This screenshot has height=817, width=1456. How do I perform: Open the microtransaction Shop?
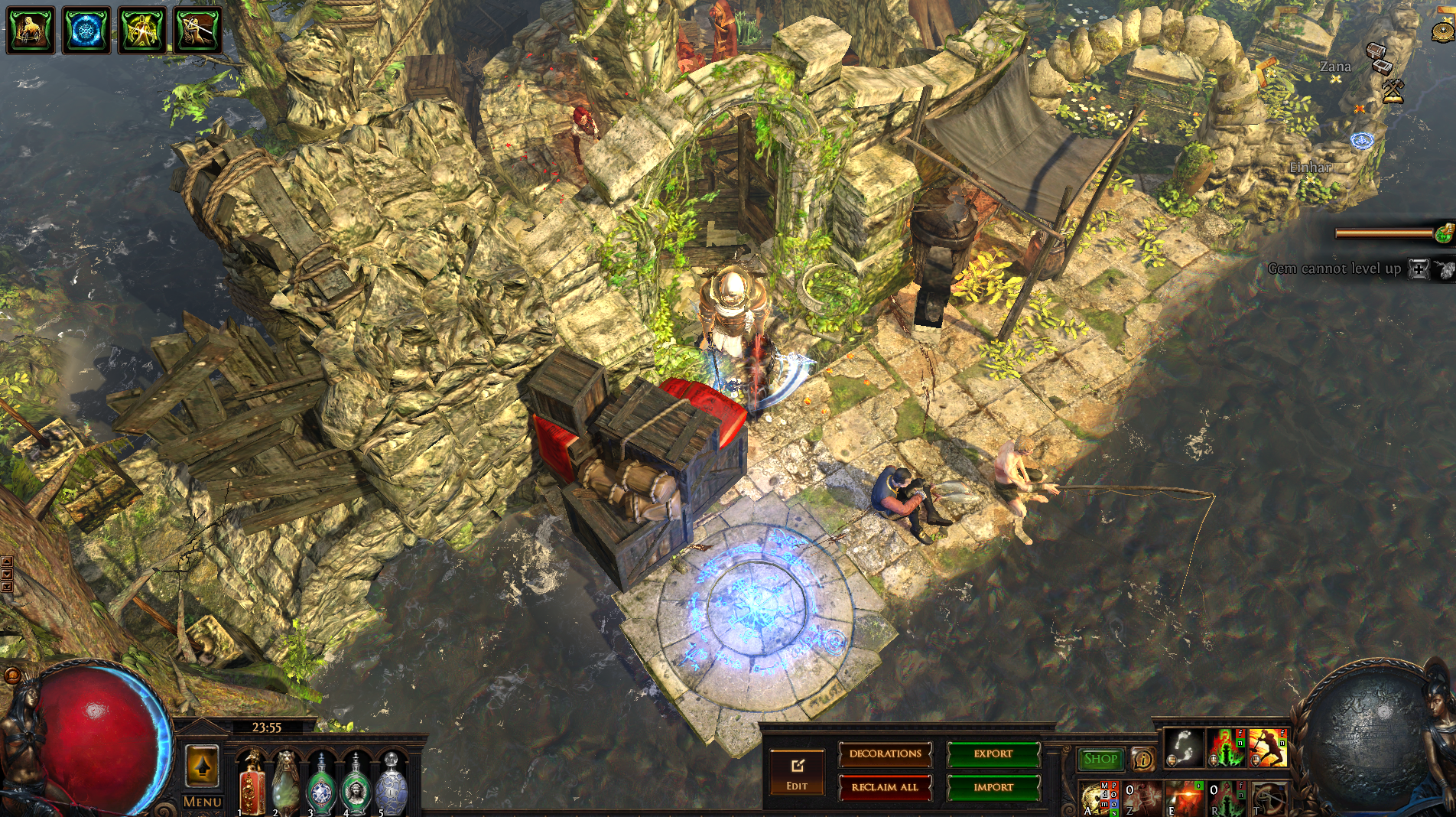[x=1100, y=759]
